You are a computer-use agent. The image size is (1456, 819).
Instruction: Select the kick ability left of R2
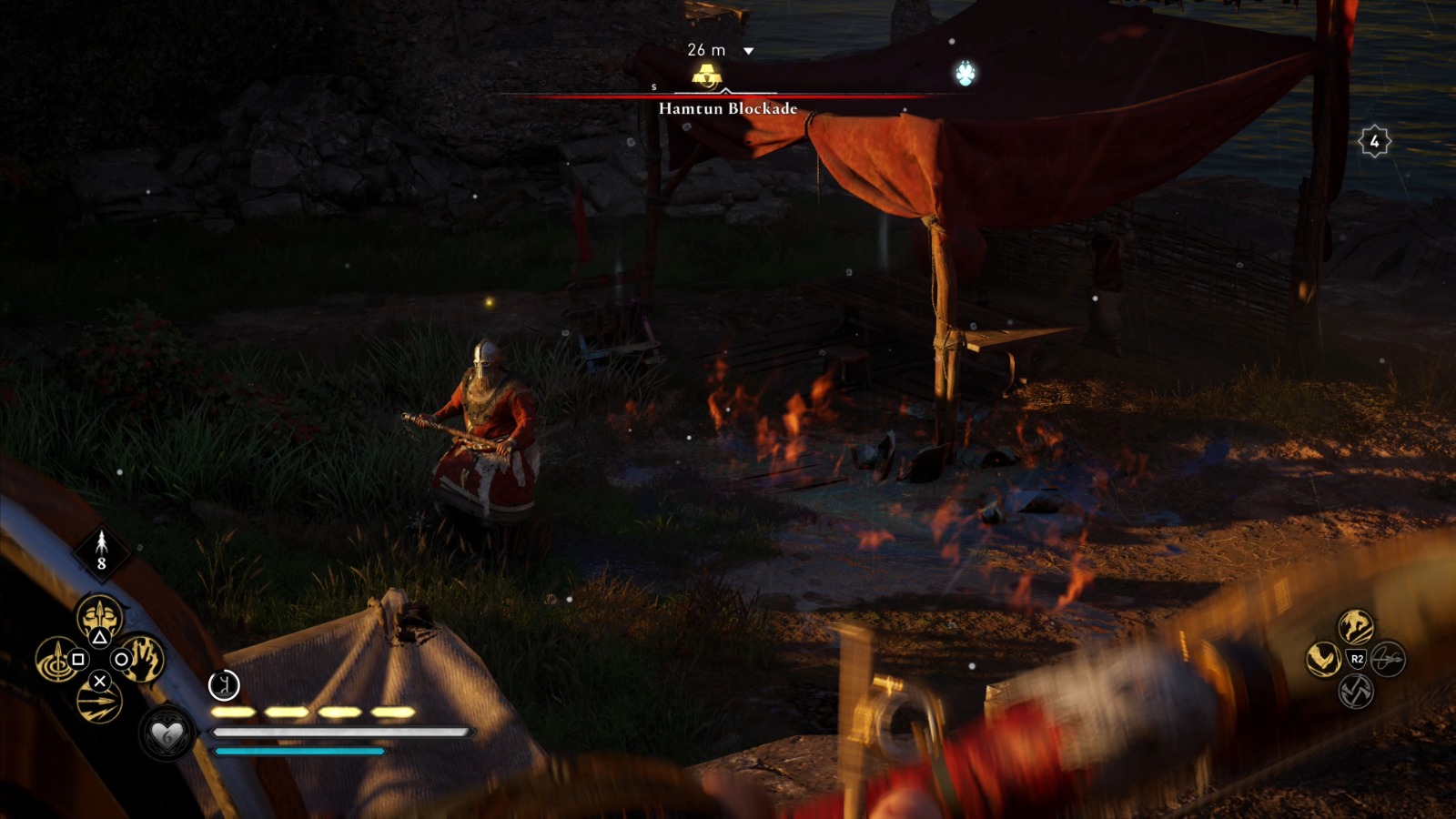tap(1322, 657)
